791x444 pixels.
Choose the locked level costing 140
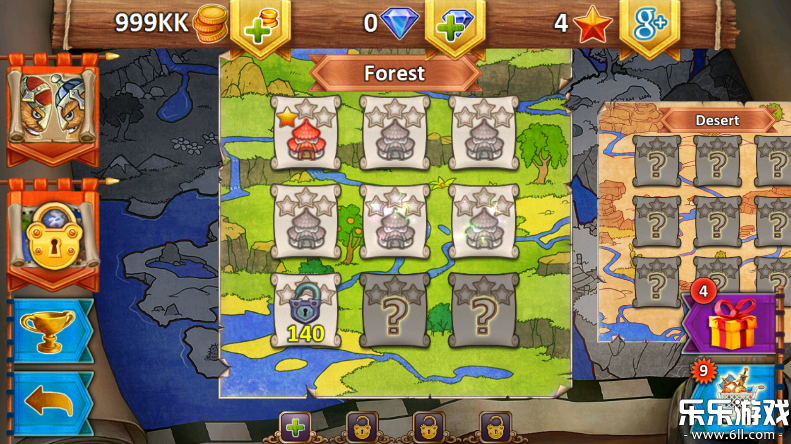click(x=305, y=310)
